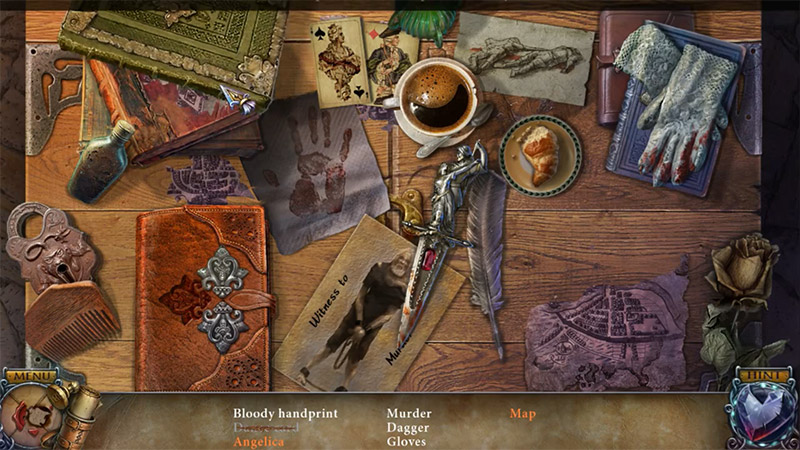Click the orange 'Map' list entry
The image size is (800, 450).
523,413
